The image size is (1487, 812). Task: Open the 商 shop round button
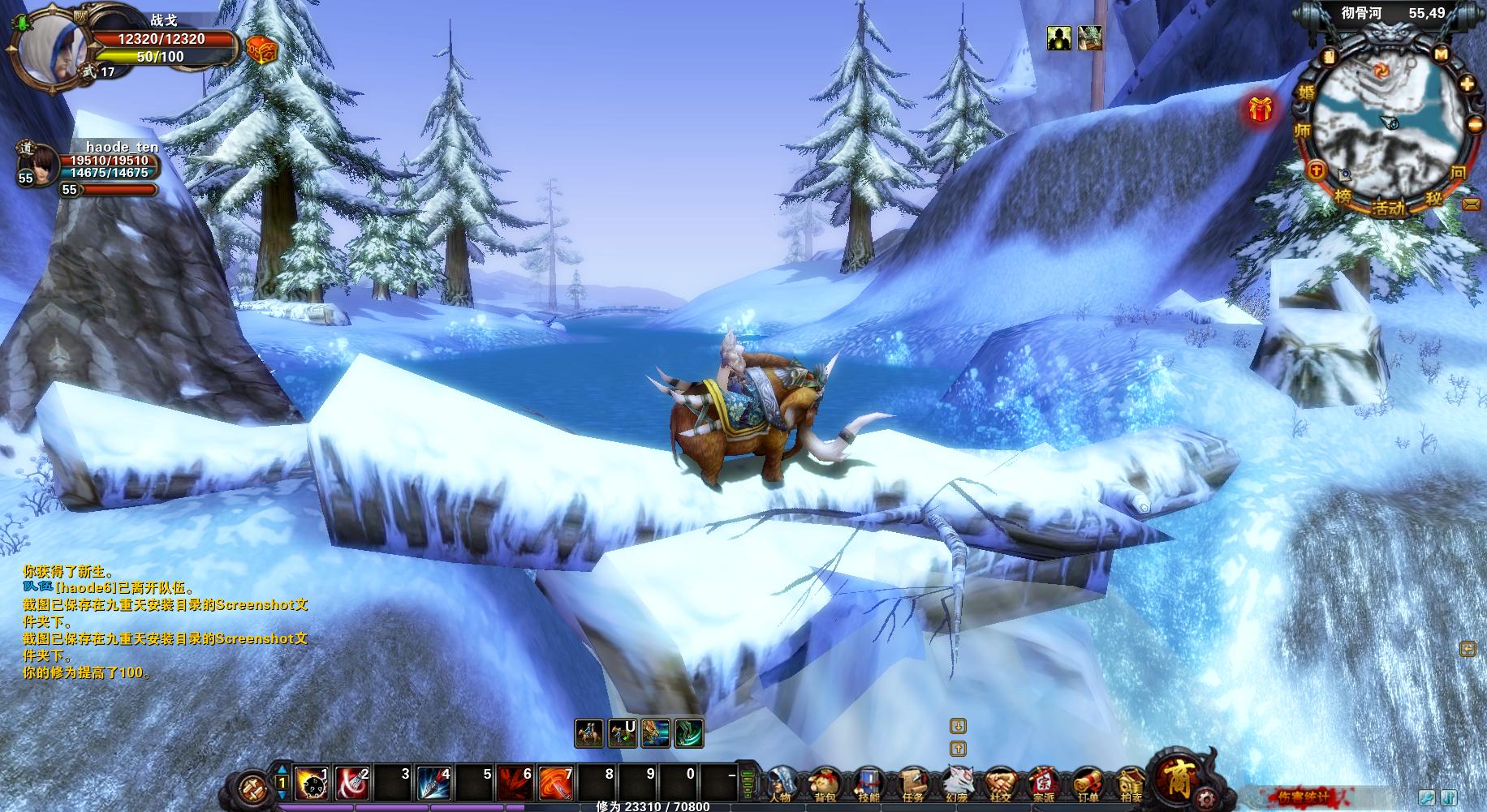(x=1176, y=775)
